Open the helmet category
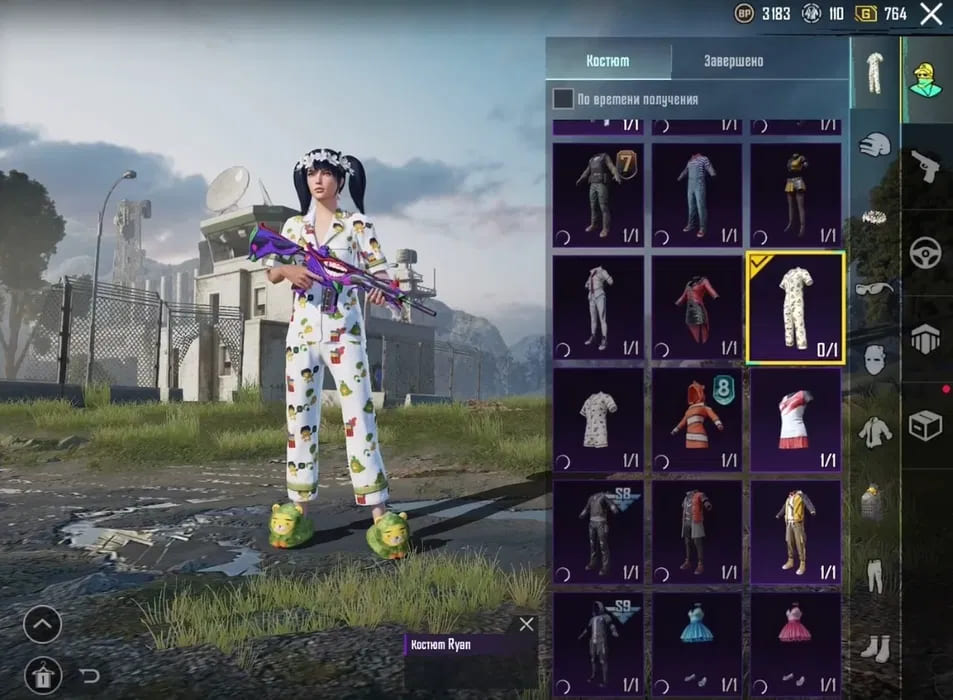The height and width of the screenshot is (700, 953). [x=875, y=144]
